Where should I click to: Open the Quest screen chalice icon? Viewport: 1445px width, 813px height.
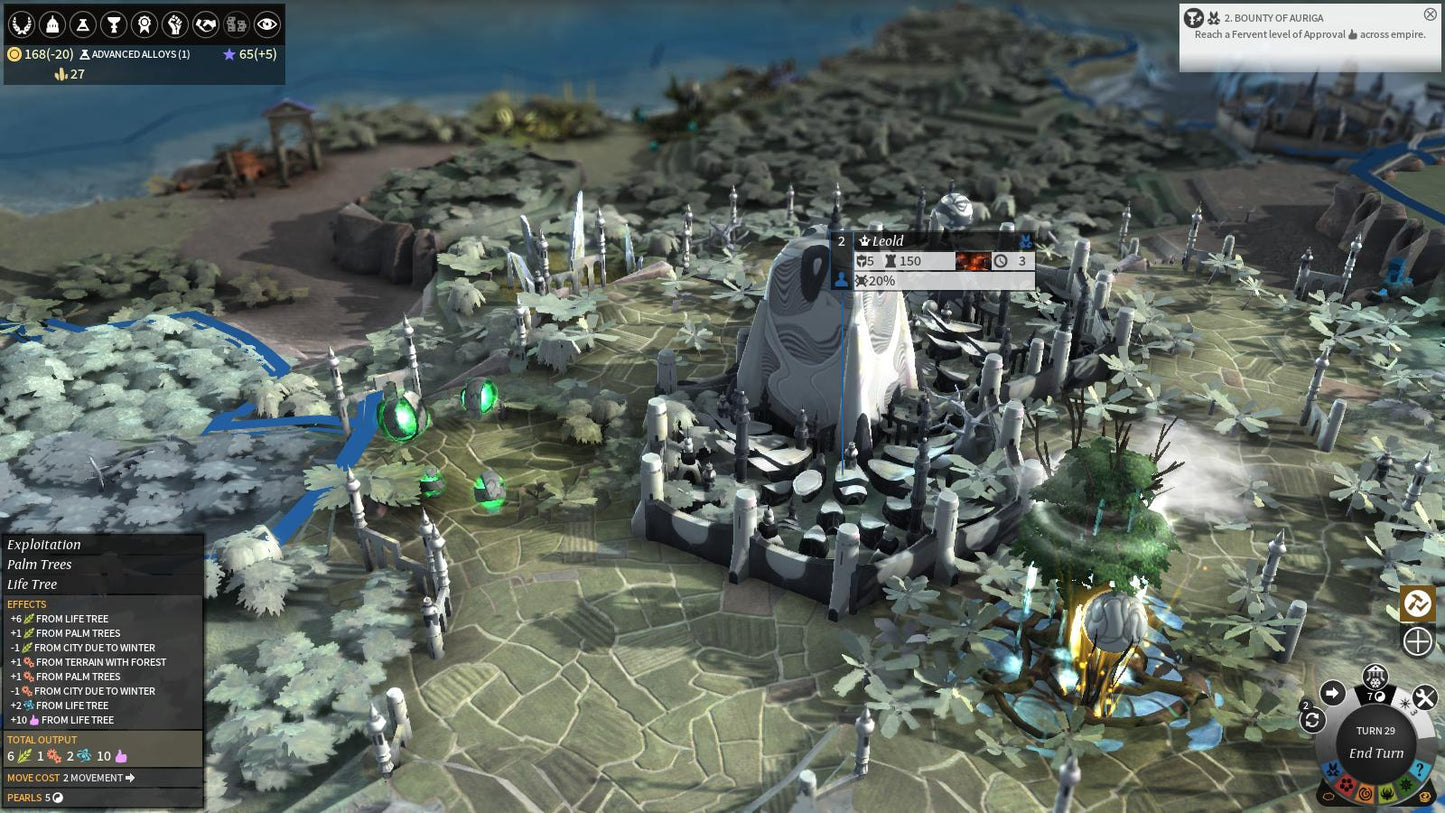[x=114, y=24]
